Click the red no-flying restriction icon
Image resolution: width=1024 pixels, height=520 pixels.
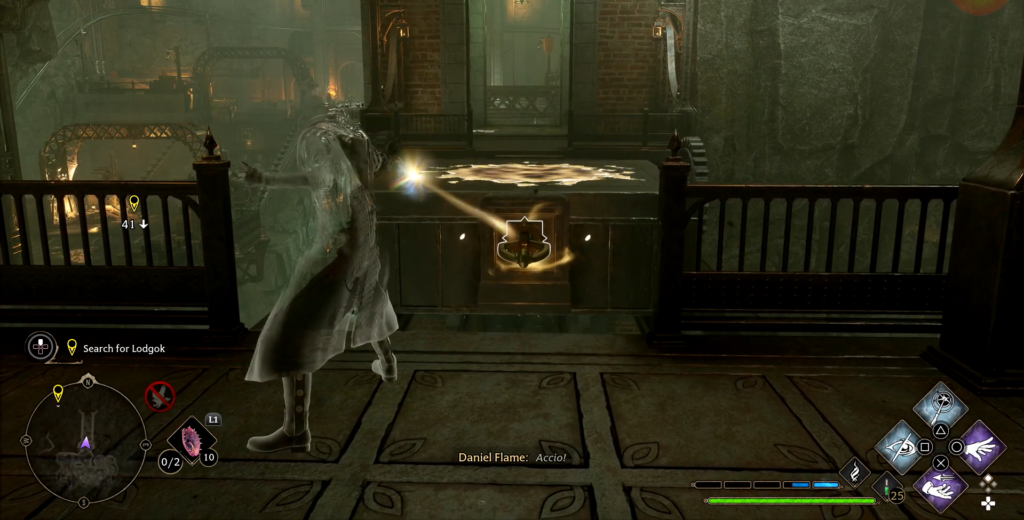tap(159, 396)
